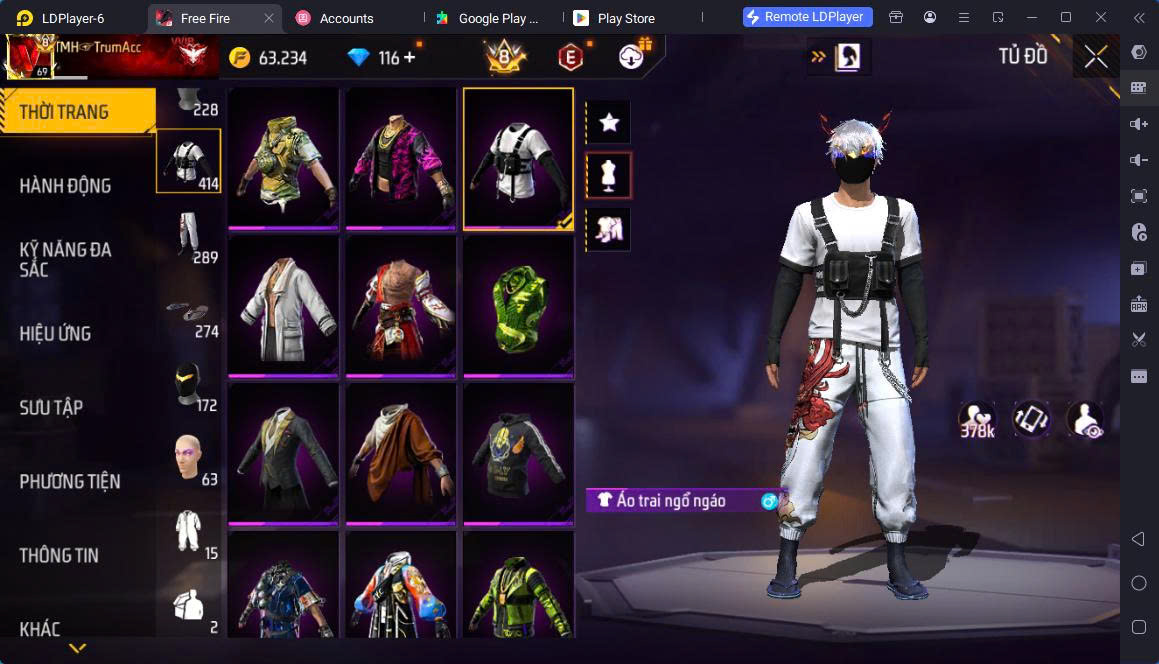The width and height of the screenshot is (1159, 664).
Task: Switch to Thông Tin section
Action: [x=59, y=555]
